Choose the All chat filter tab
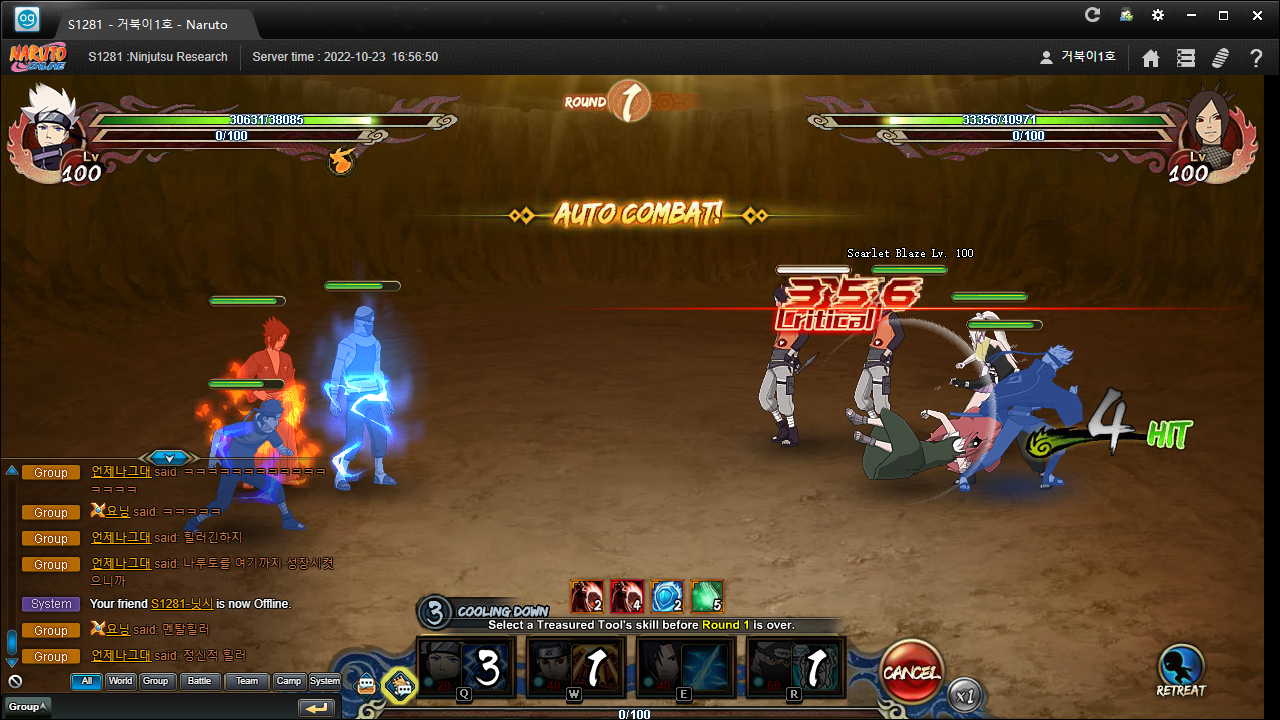 (86, 681)
